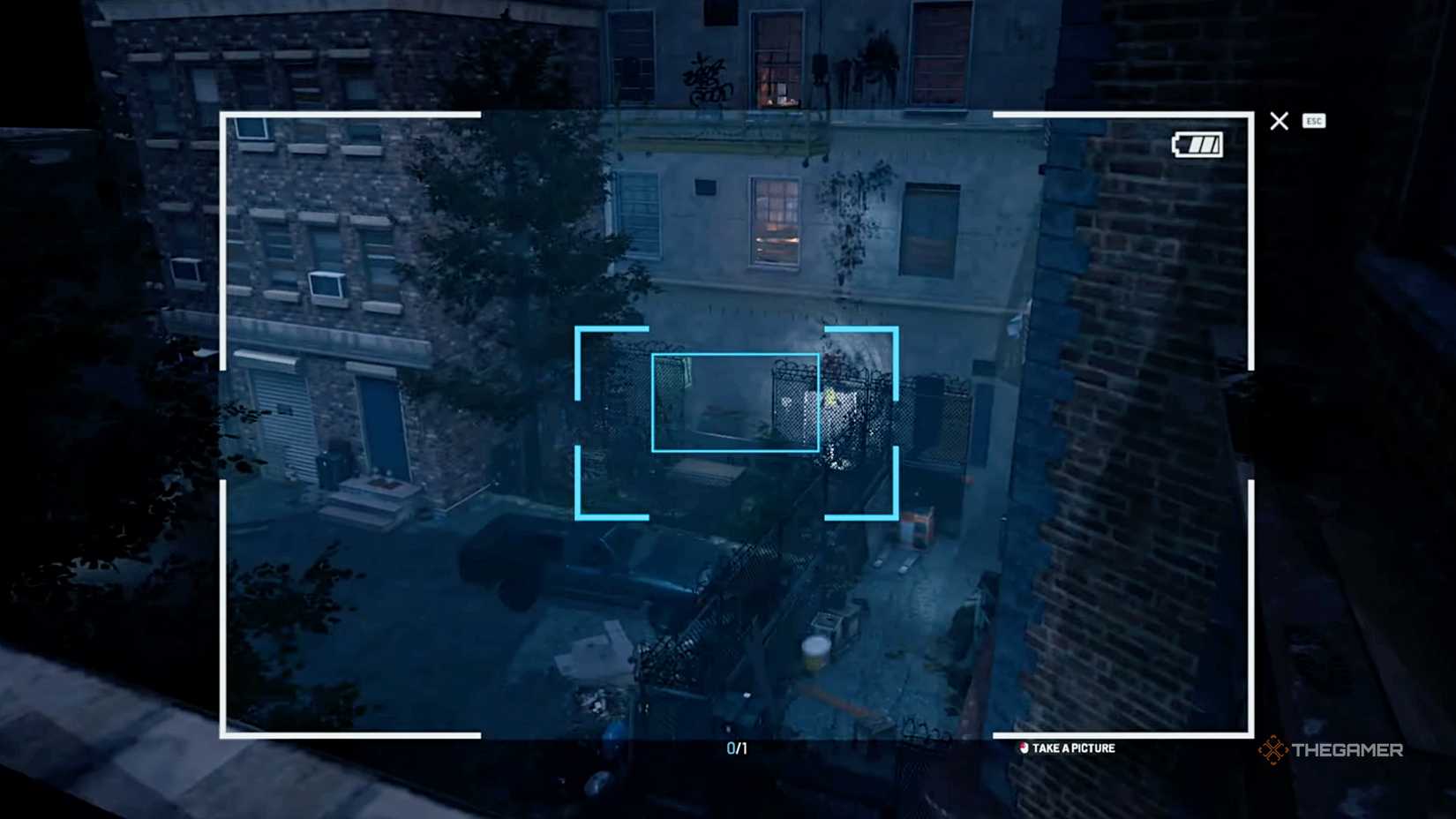Image resolution: width=1456 pixels, height=819 pixels.
Task: Click the TheGamer orange logo icon
Action: 1271,750
